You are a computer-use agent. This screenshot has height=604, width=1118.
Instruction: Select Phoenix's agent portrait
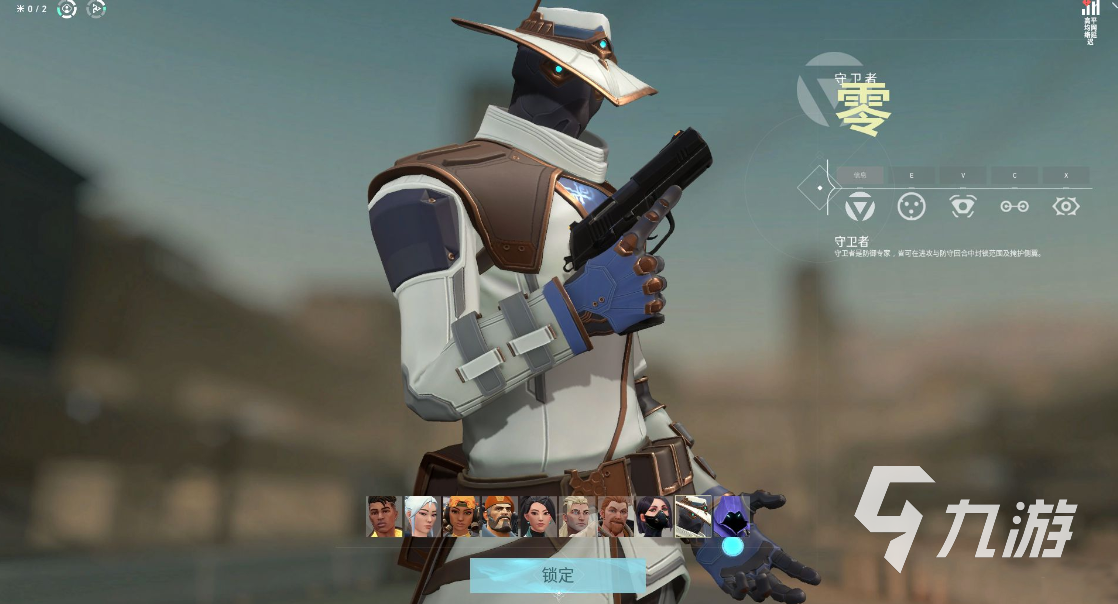click(x=384, y=517)
